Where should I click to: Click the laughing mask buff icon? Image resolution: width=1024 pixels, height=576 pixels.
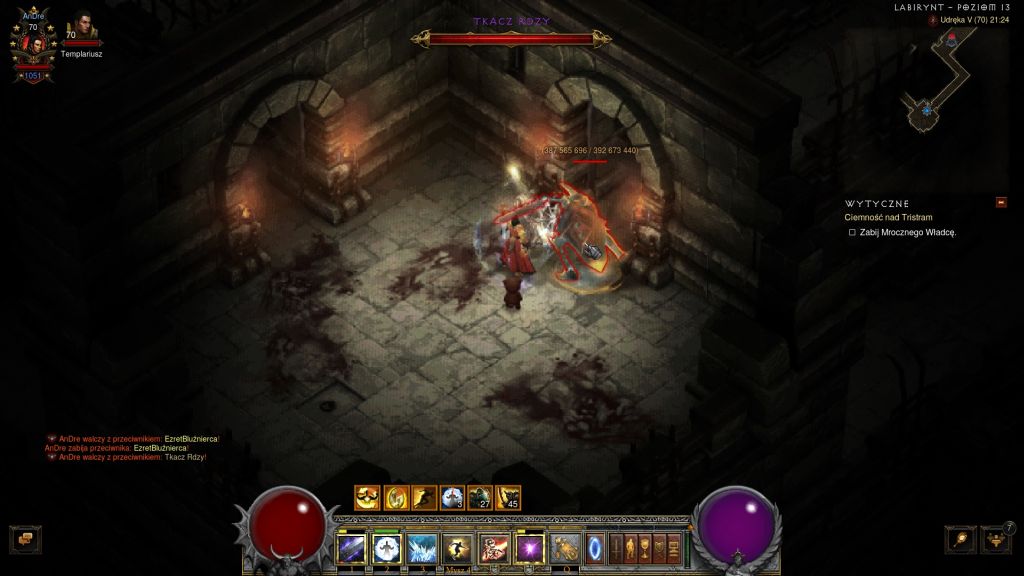click(368, 497)
